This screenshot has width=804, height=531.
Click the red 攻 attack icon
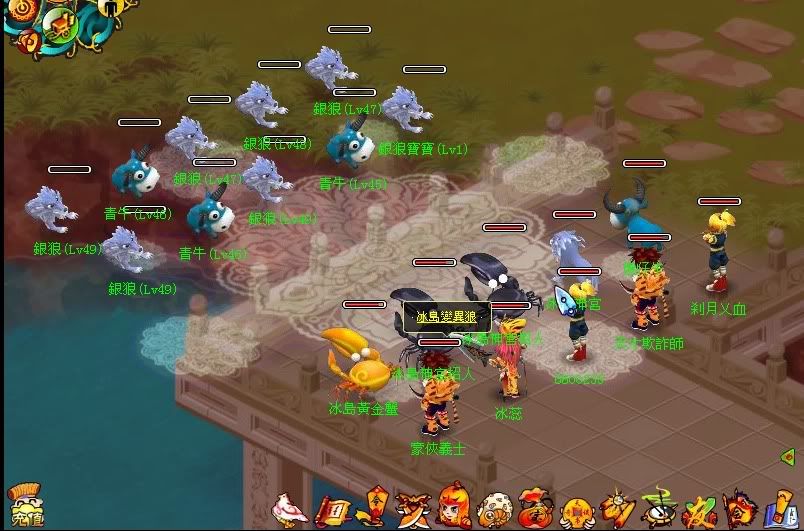(x=699, y=509)
